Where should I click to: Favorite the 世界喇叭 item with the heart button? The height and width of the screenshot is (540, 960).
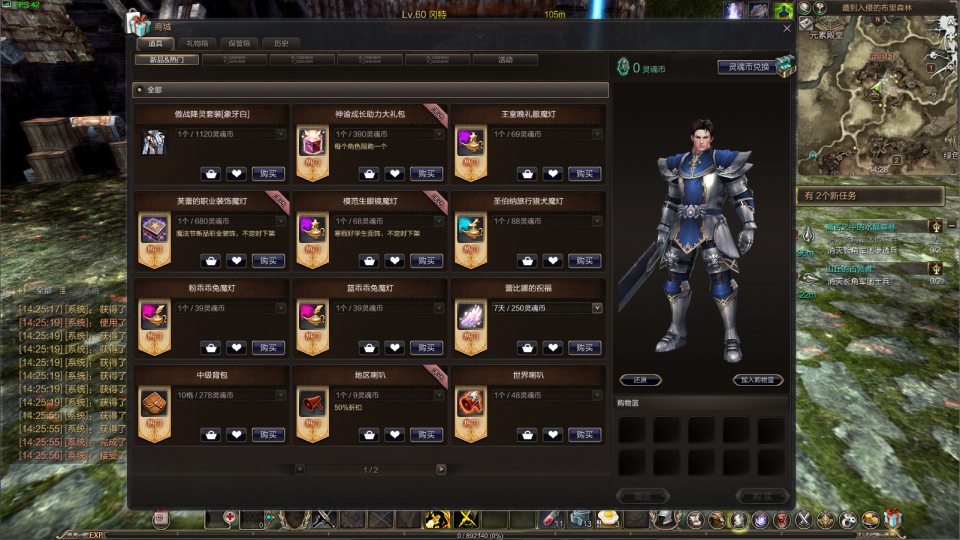click(552, 435)
